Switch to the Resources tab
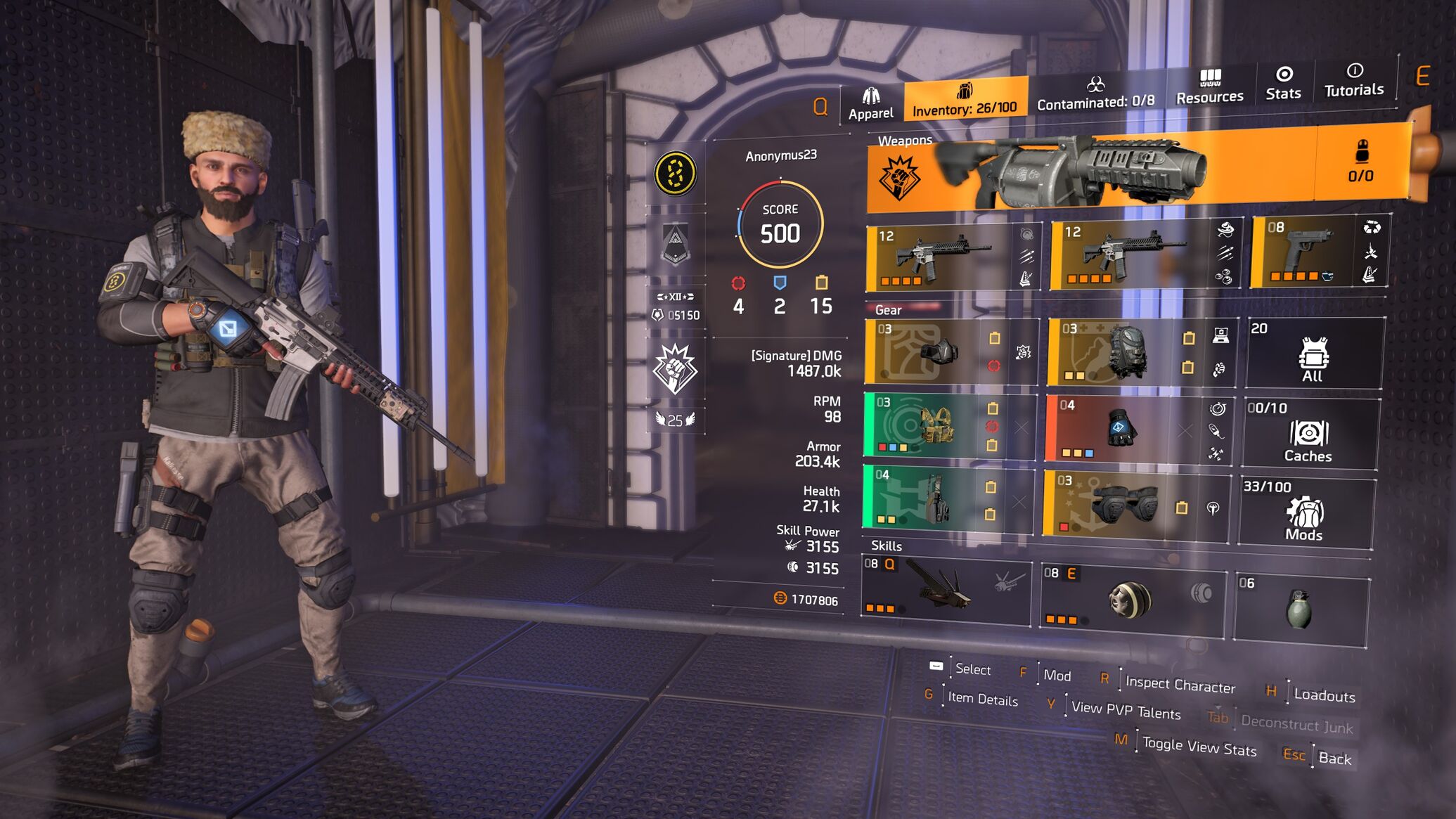The height and width of the screenshot is (819, 1456). [1209, 88]
